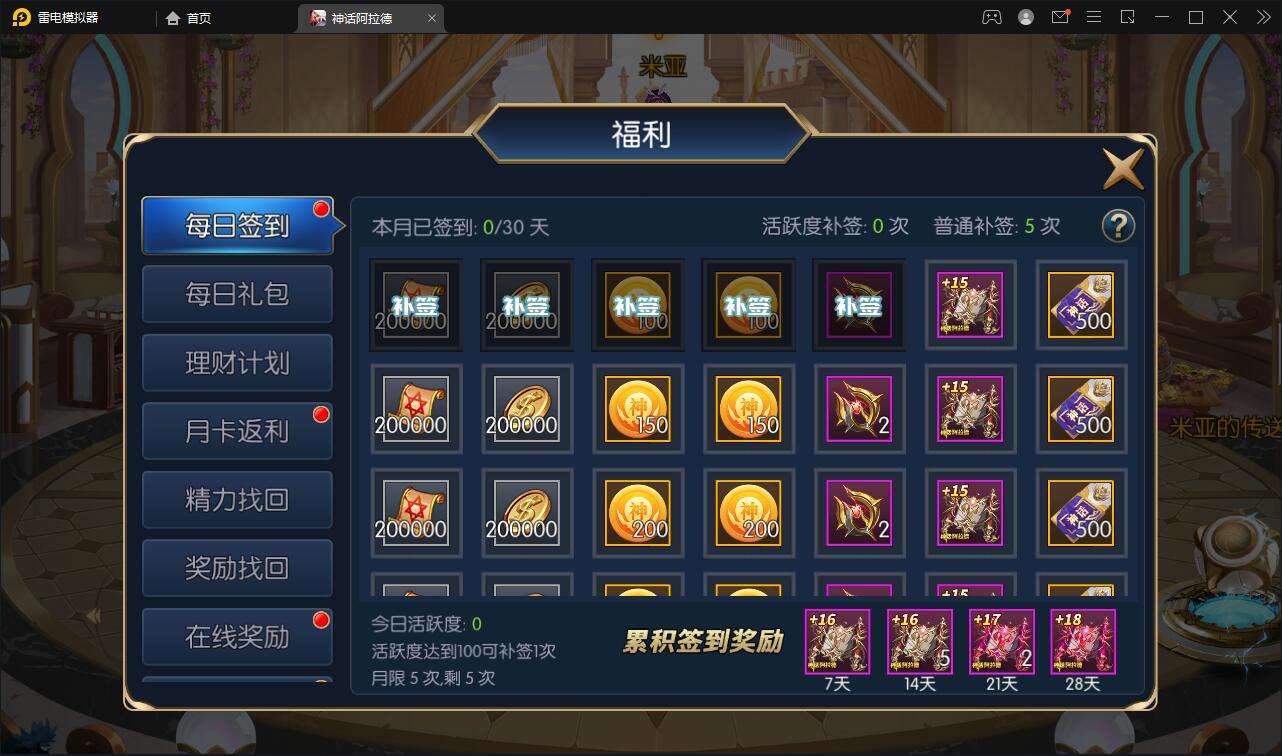The image size is (1282, 756).
Task: Open the hamburger menu in the title bar
Action: (x=1094, y=17)
